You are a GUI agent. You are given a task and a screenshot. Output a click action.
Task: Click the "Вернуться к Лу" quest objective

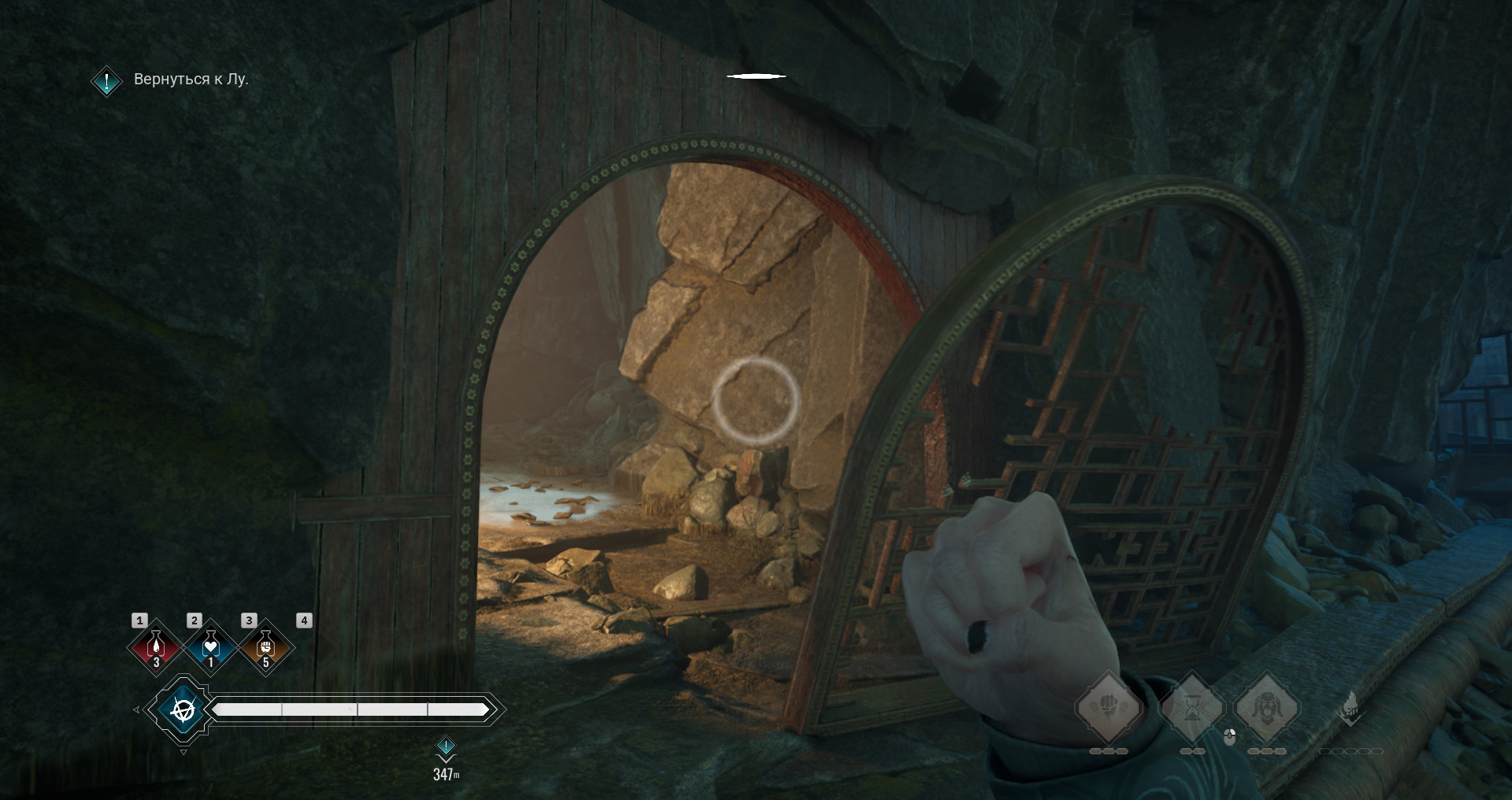[191, 80]
